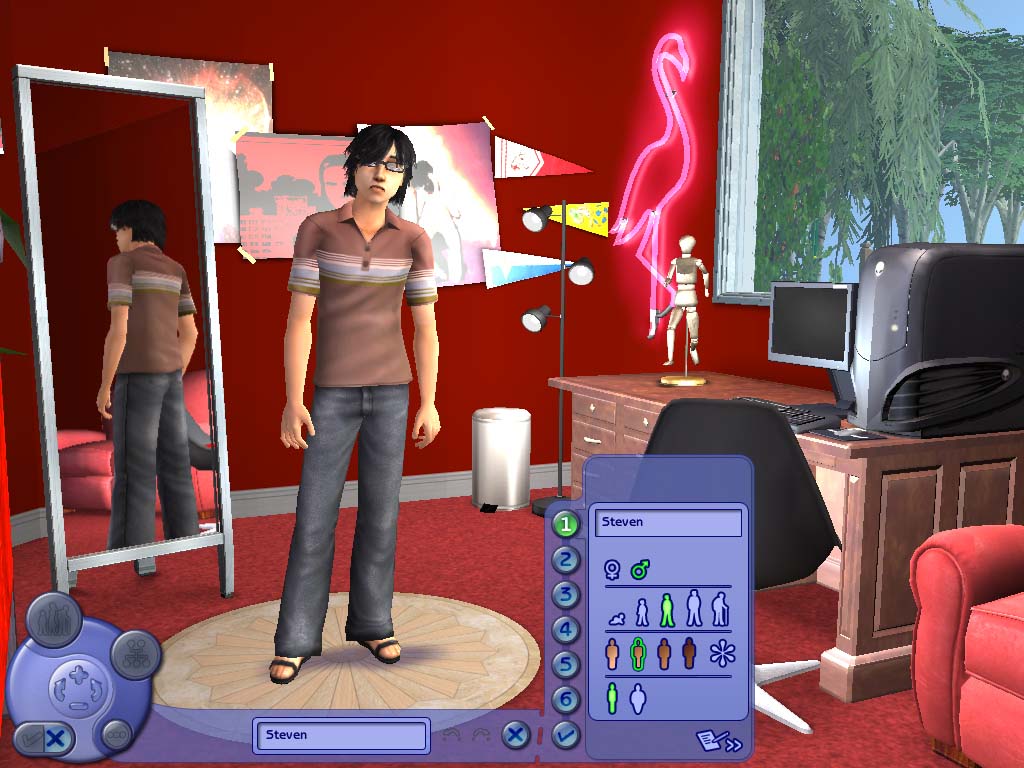Go to step 2 of sim creation

pos(567,559)
